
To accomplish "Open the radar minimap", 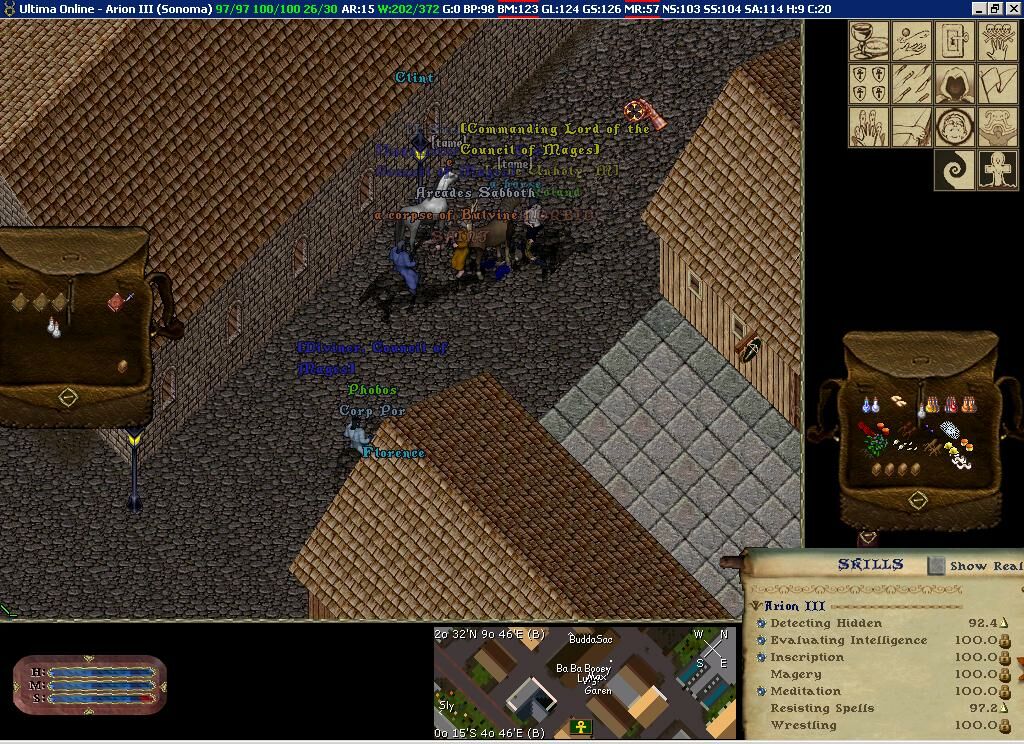I will pos(585,681).
